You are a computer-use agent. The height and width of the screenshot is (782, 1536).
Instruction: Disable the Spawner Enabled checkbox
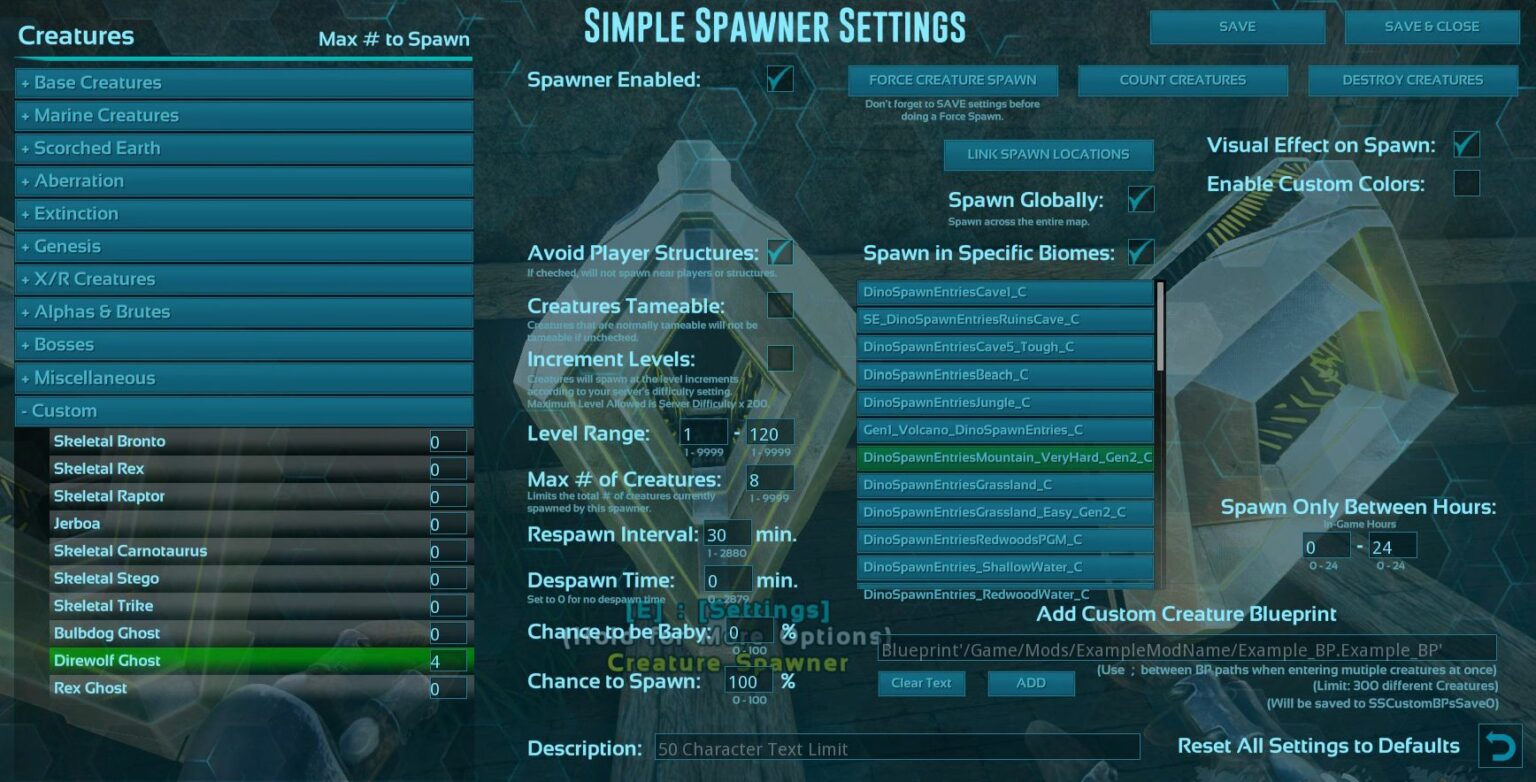[x=779, y=78]
